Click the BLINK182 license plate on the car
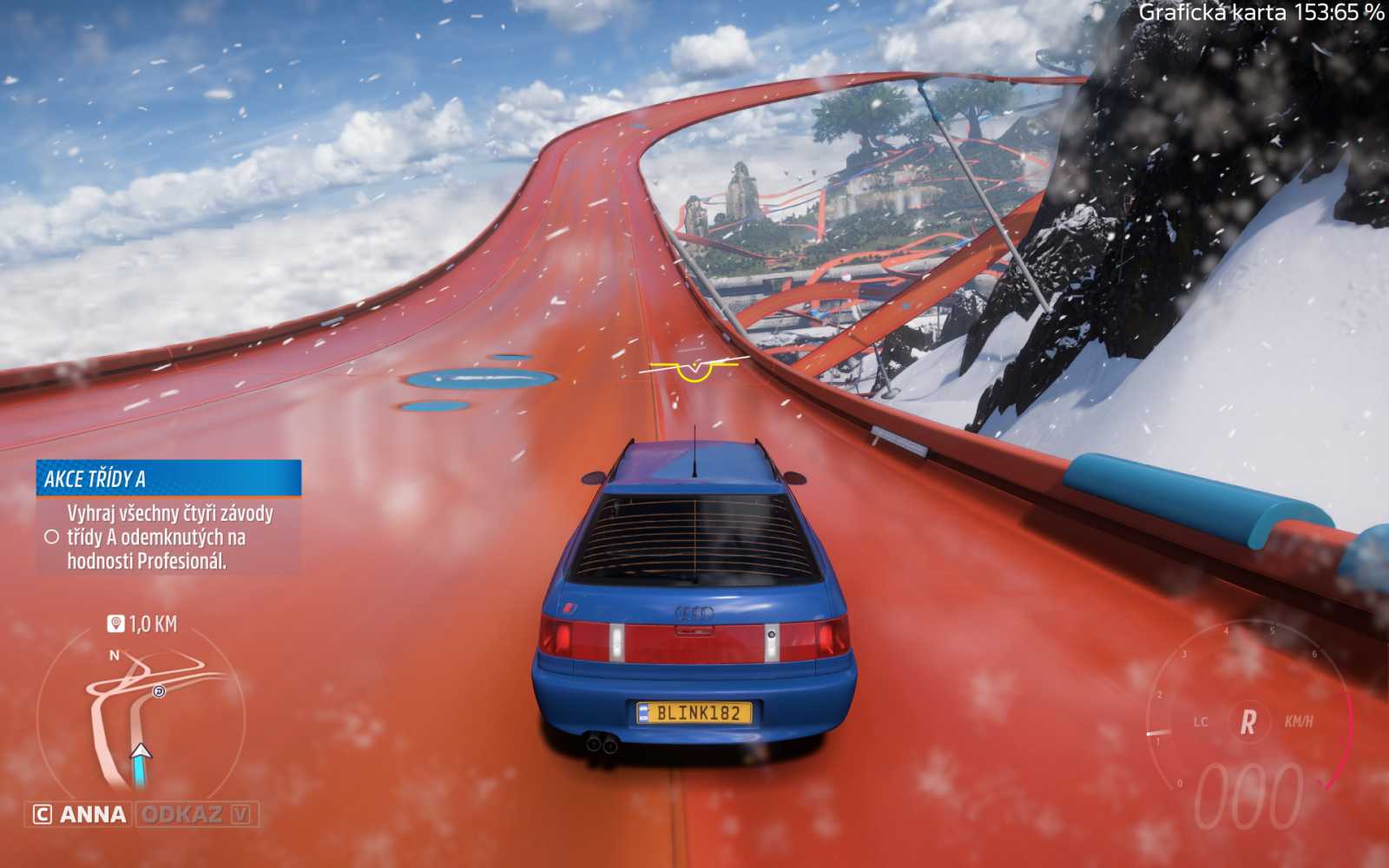1389x868 pixels. (x=694, y=712)
